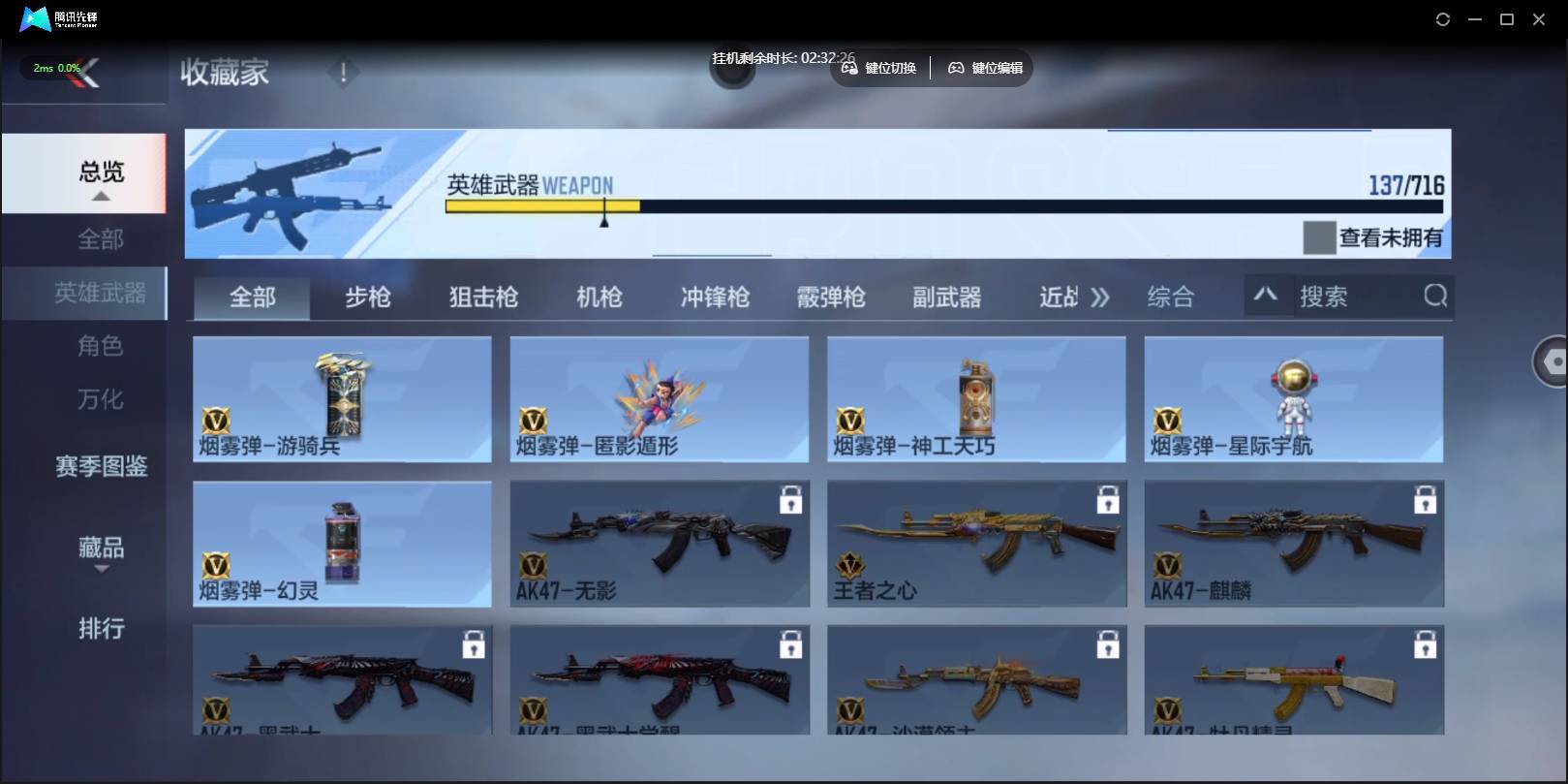Click the refresh icon in the title bar

[1443, 18]
